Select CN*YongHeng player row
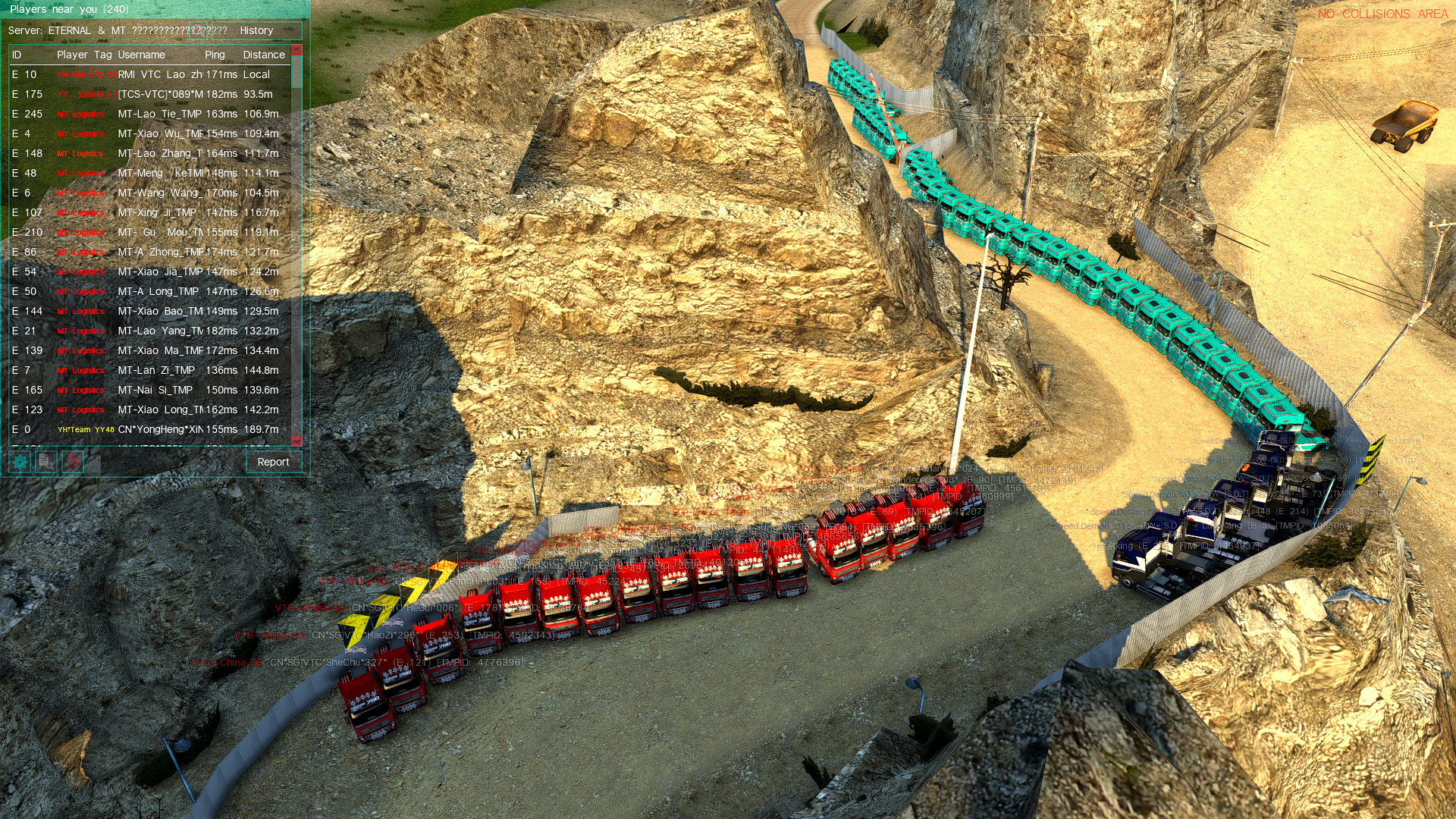Image resolution: width=1456 pixels, height=819 pixels. (159, 429)
